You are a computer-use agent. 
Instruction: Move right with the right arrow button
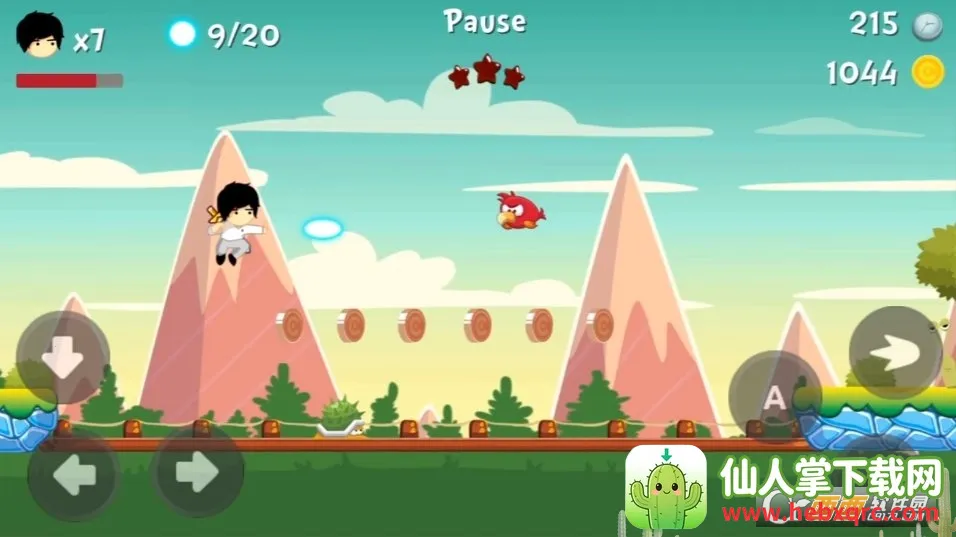click(x=197, y=472)
